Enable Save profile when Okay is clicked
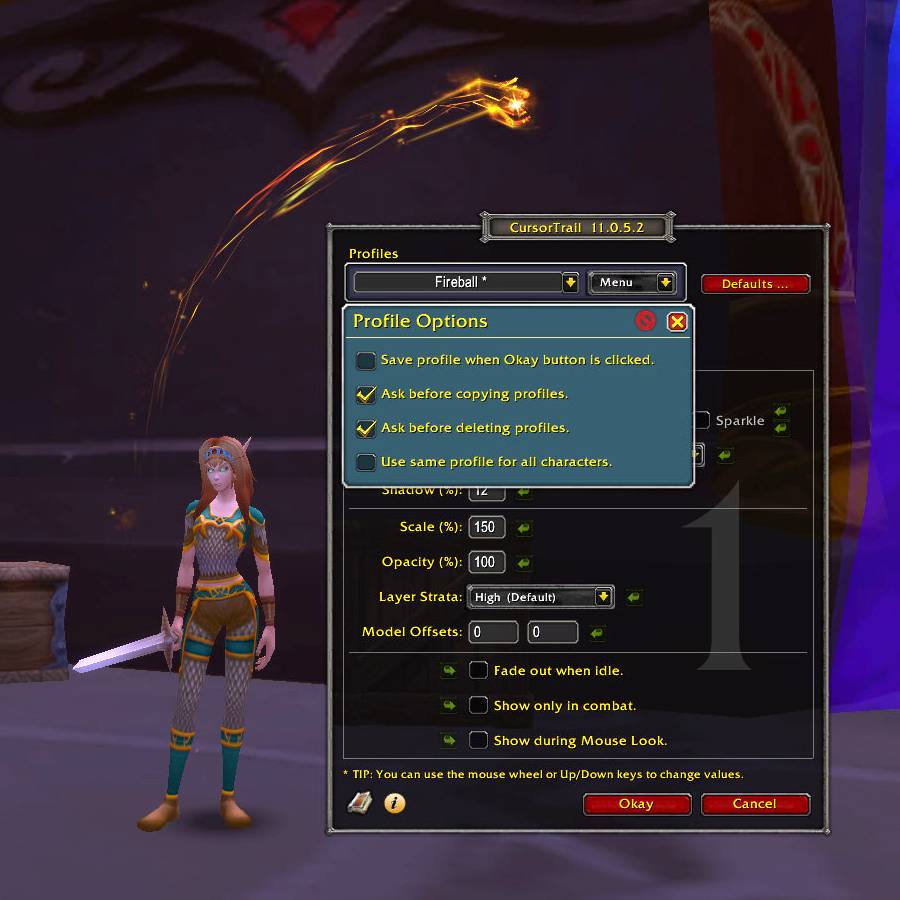 click(x=366, y=360)
